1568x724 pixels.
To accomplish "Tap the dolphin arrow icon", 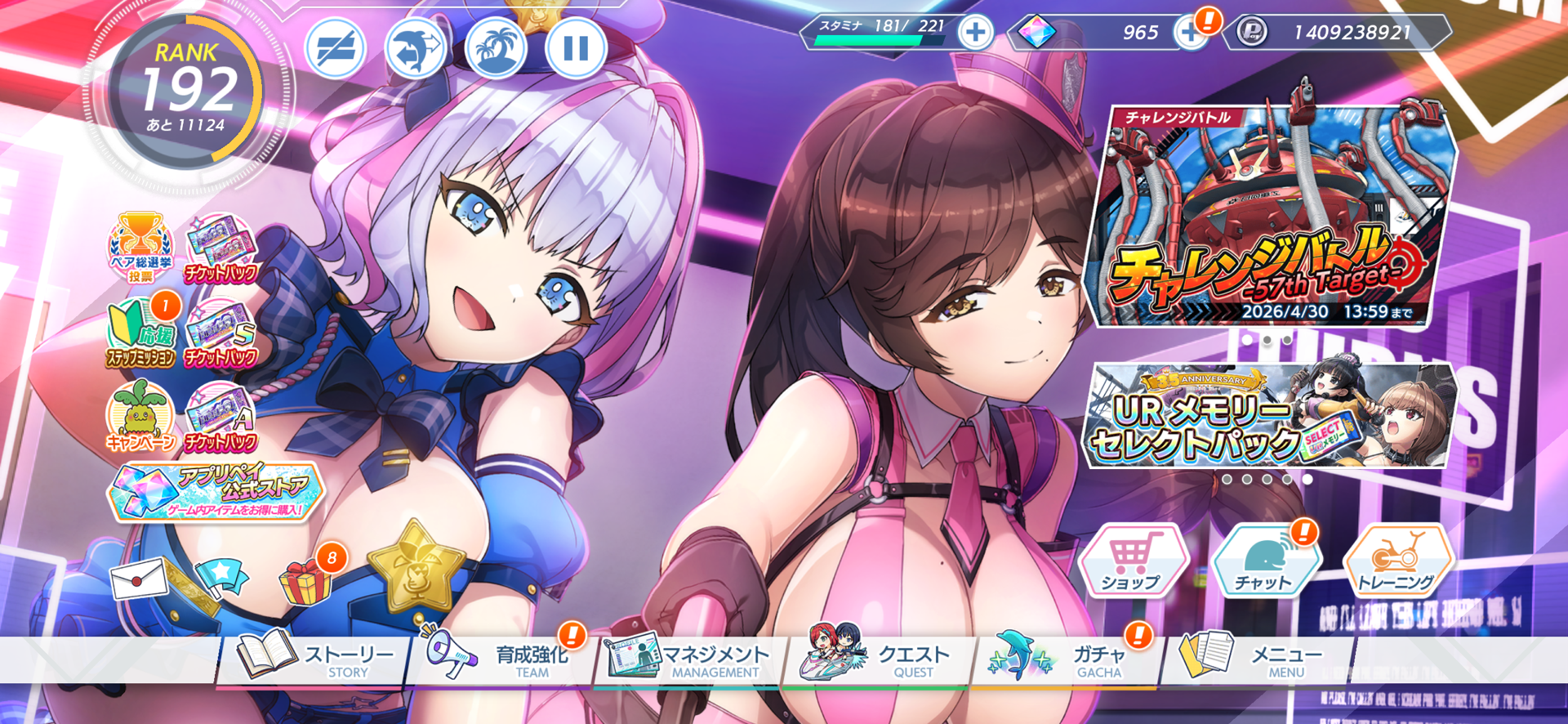I will [416, 48].
